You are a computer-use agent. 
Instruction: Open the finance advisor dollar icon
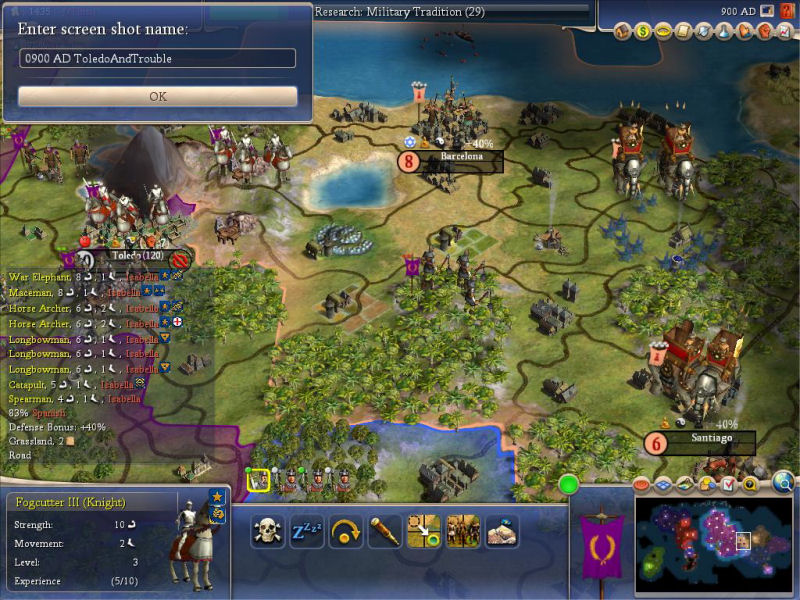(642, 32)
